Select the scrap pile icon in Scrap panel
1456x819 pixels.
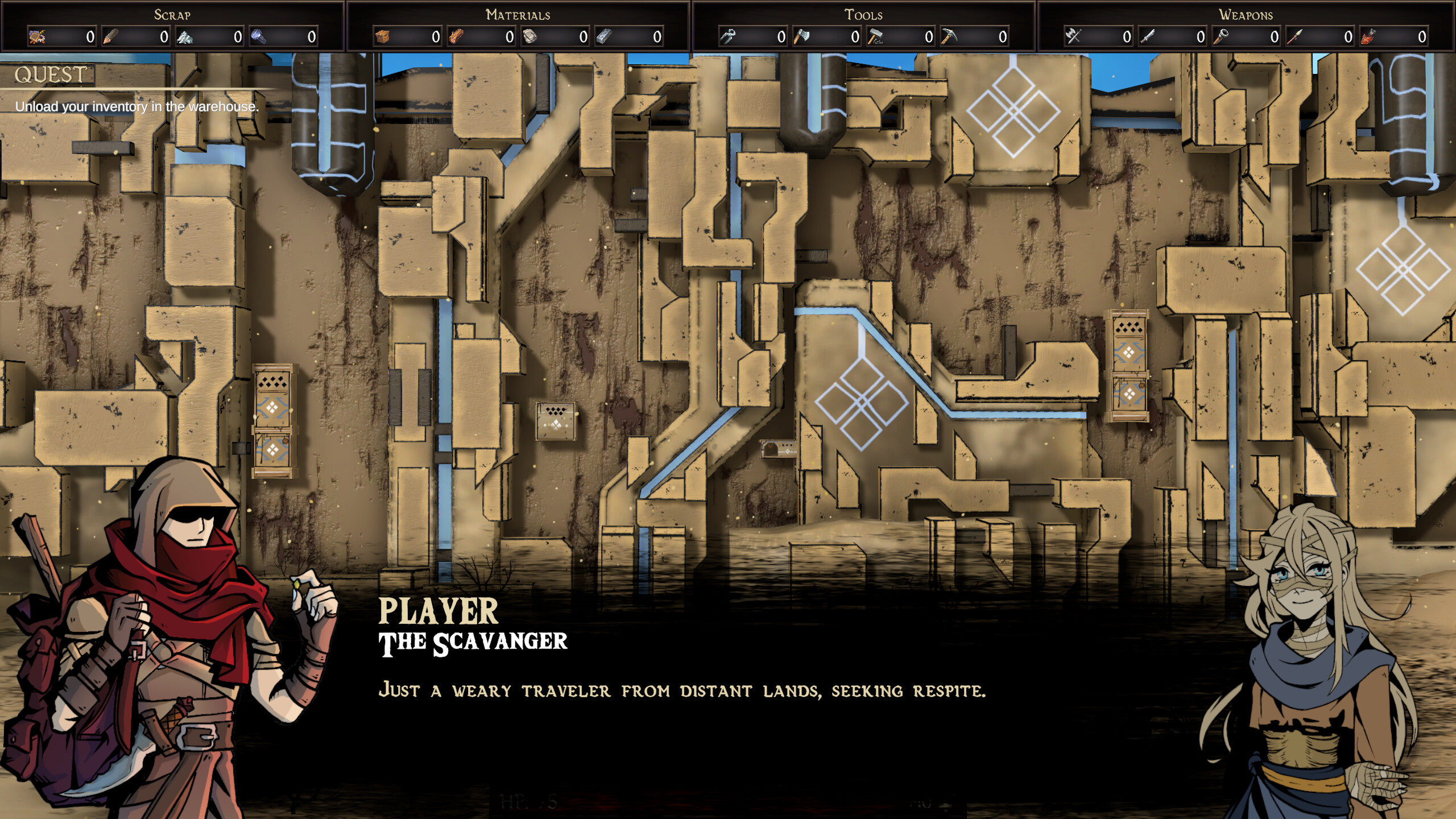click(x=37, y=37)
